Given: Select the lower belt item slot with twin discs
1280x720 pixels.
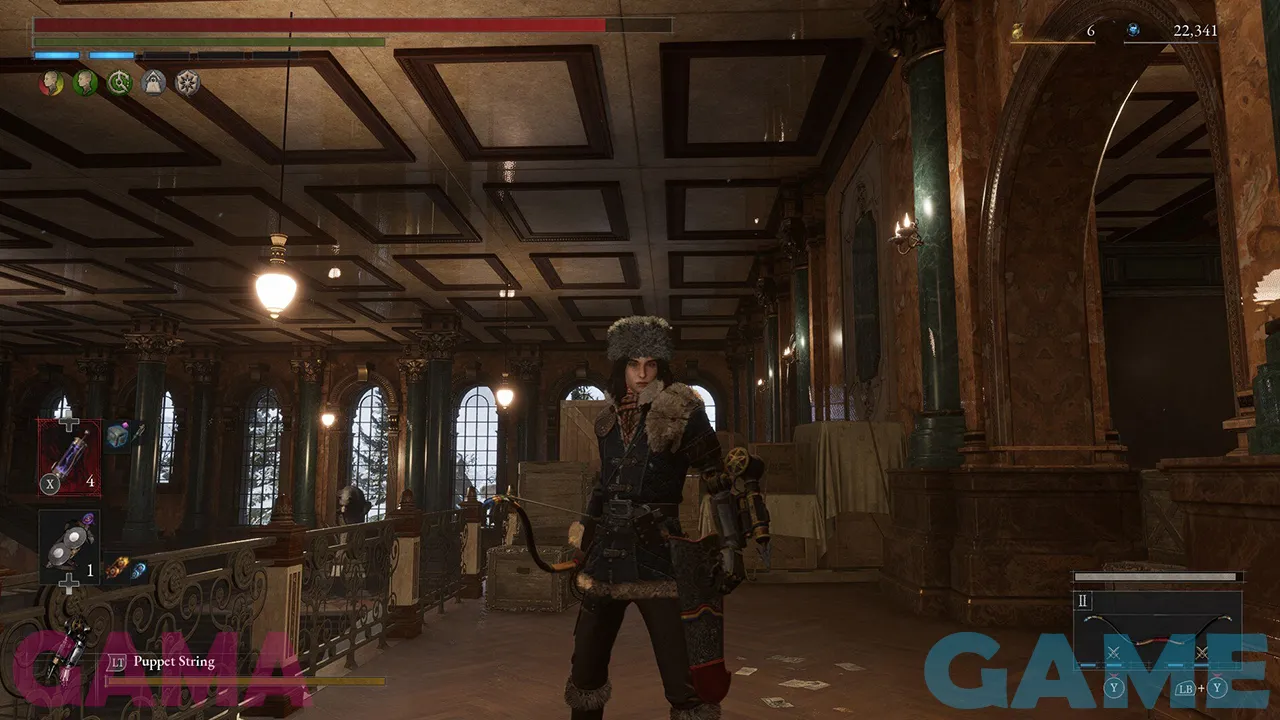Looking at the screenshot, I should [69, 545].
